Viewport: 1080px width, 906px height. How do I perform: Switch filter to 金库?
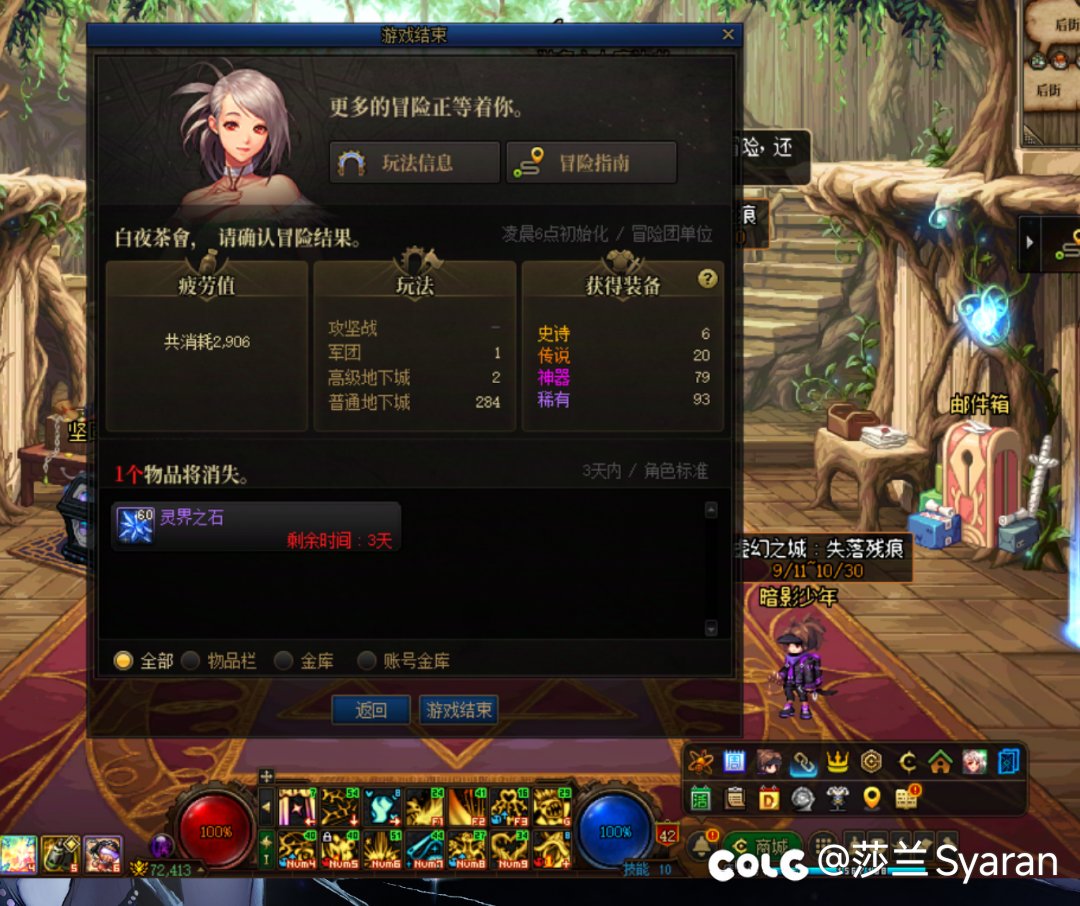[x=284, y=661]
